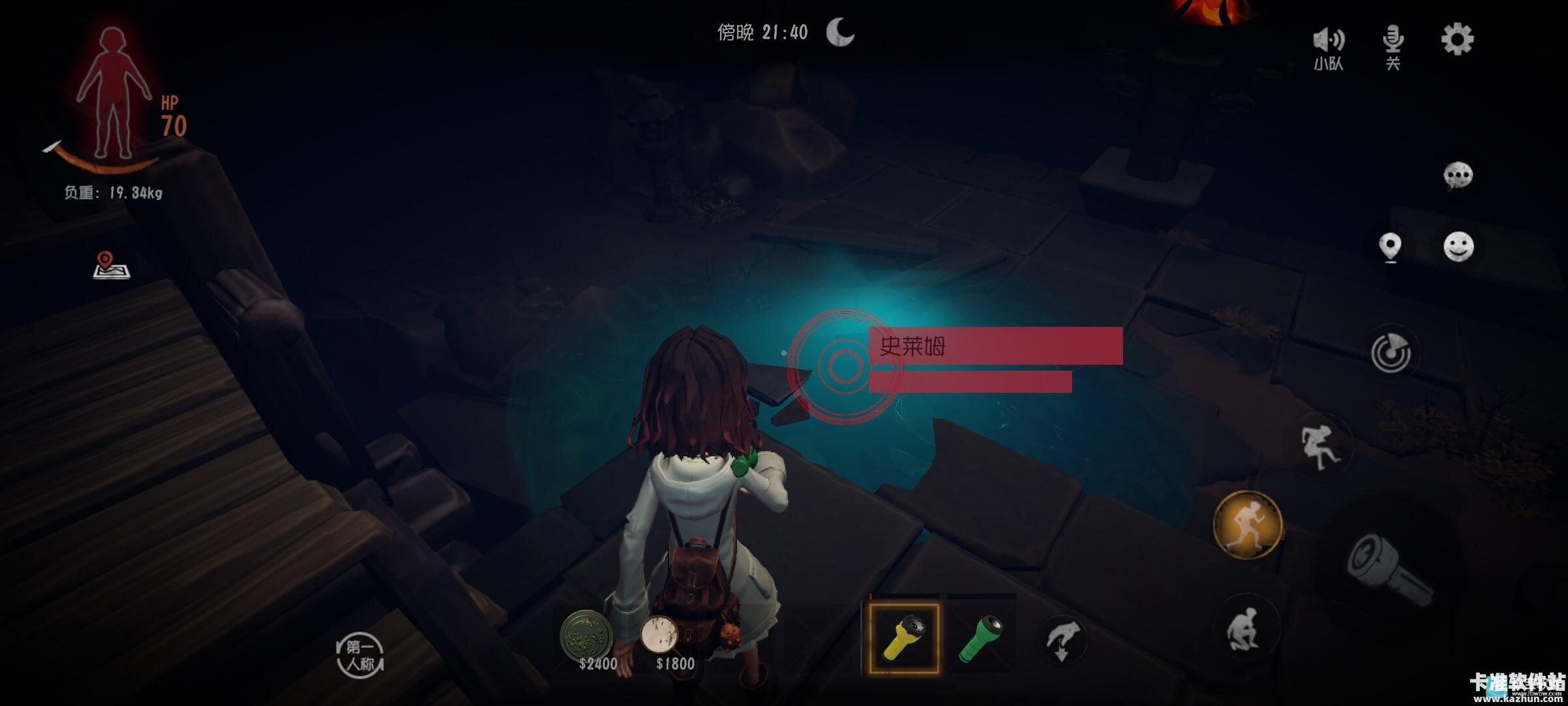Switch view with the 第一人称 button

pyautogui.click(x=360, y=656)
